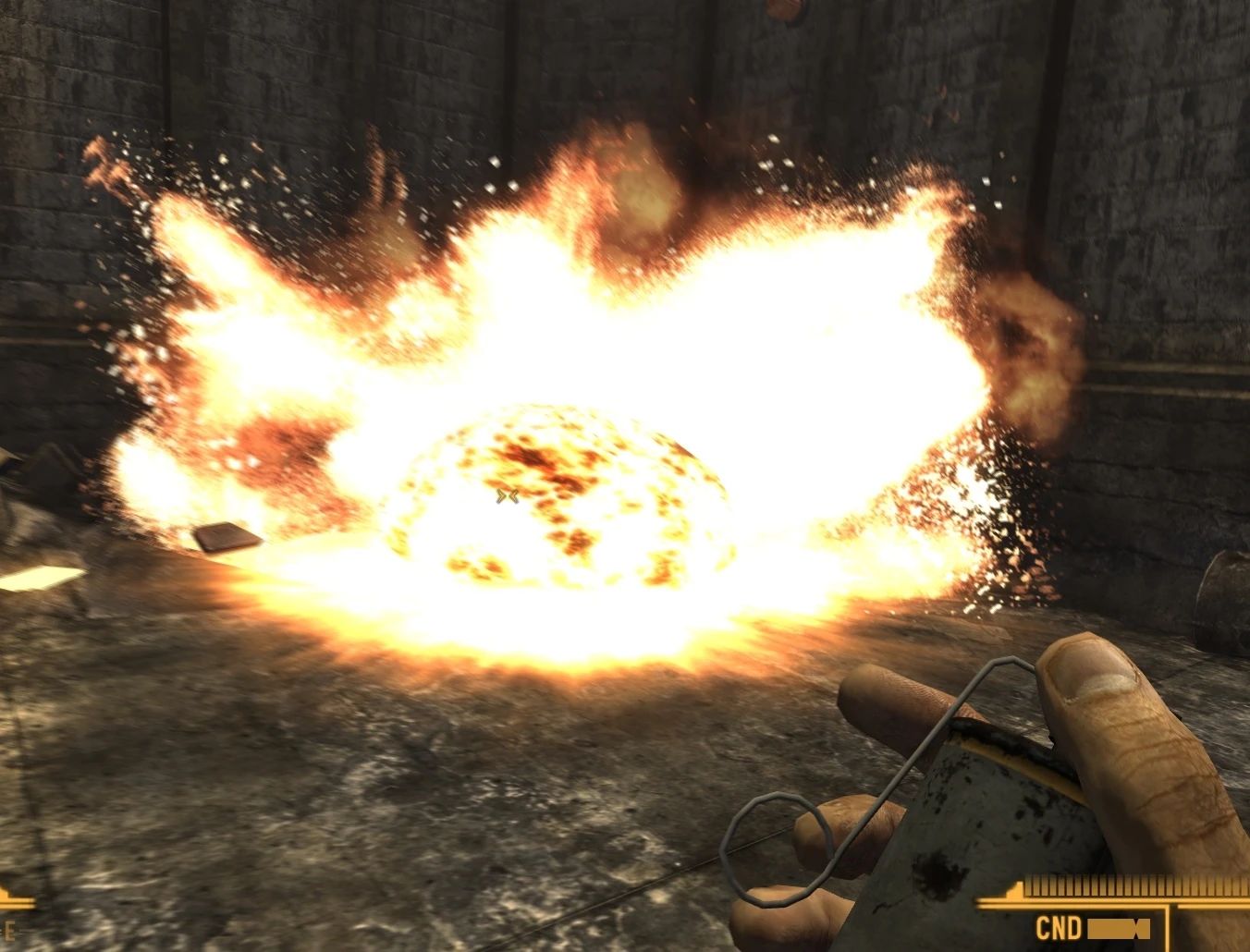
Task: Click the leftmost ammo tick mark
Action: point(1028,885)
